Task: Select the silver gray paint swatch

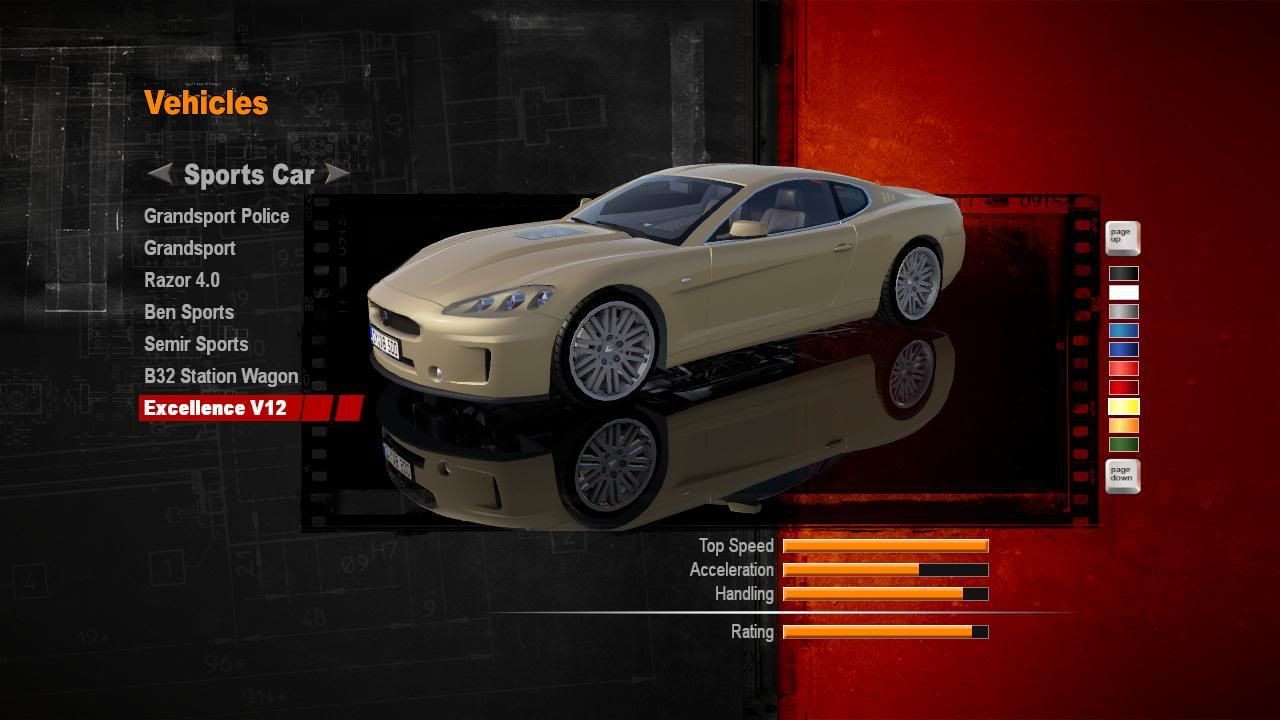Action: pos(1123,312)
